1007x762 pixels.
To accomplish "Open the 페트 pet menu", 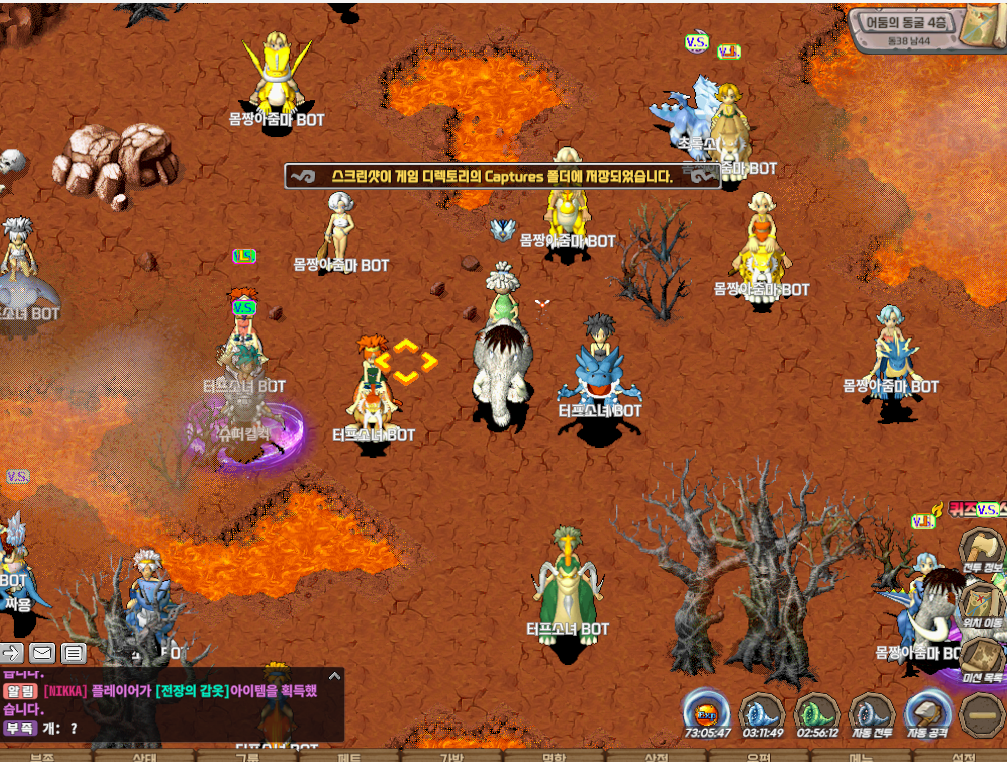I will (349, 756).
